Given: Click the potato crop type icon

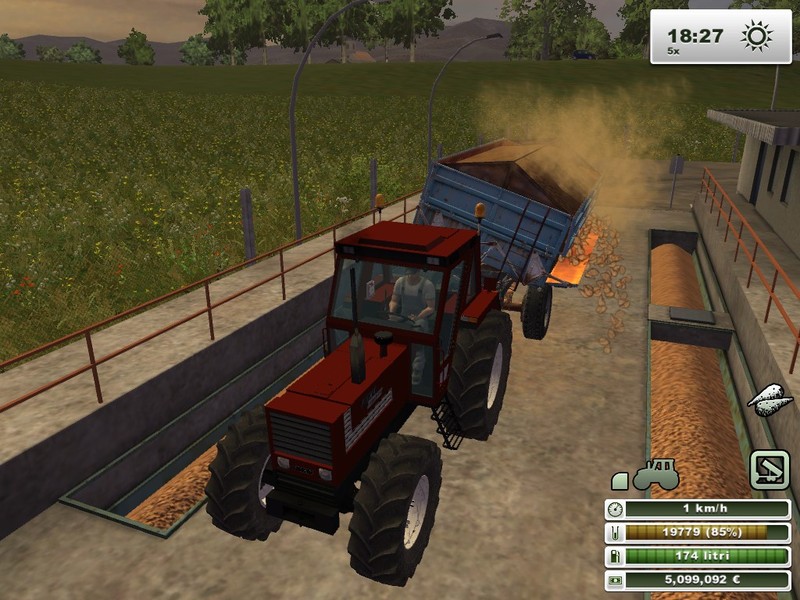Looking at the screenshot, I should pos(770,399).
